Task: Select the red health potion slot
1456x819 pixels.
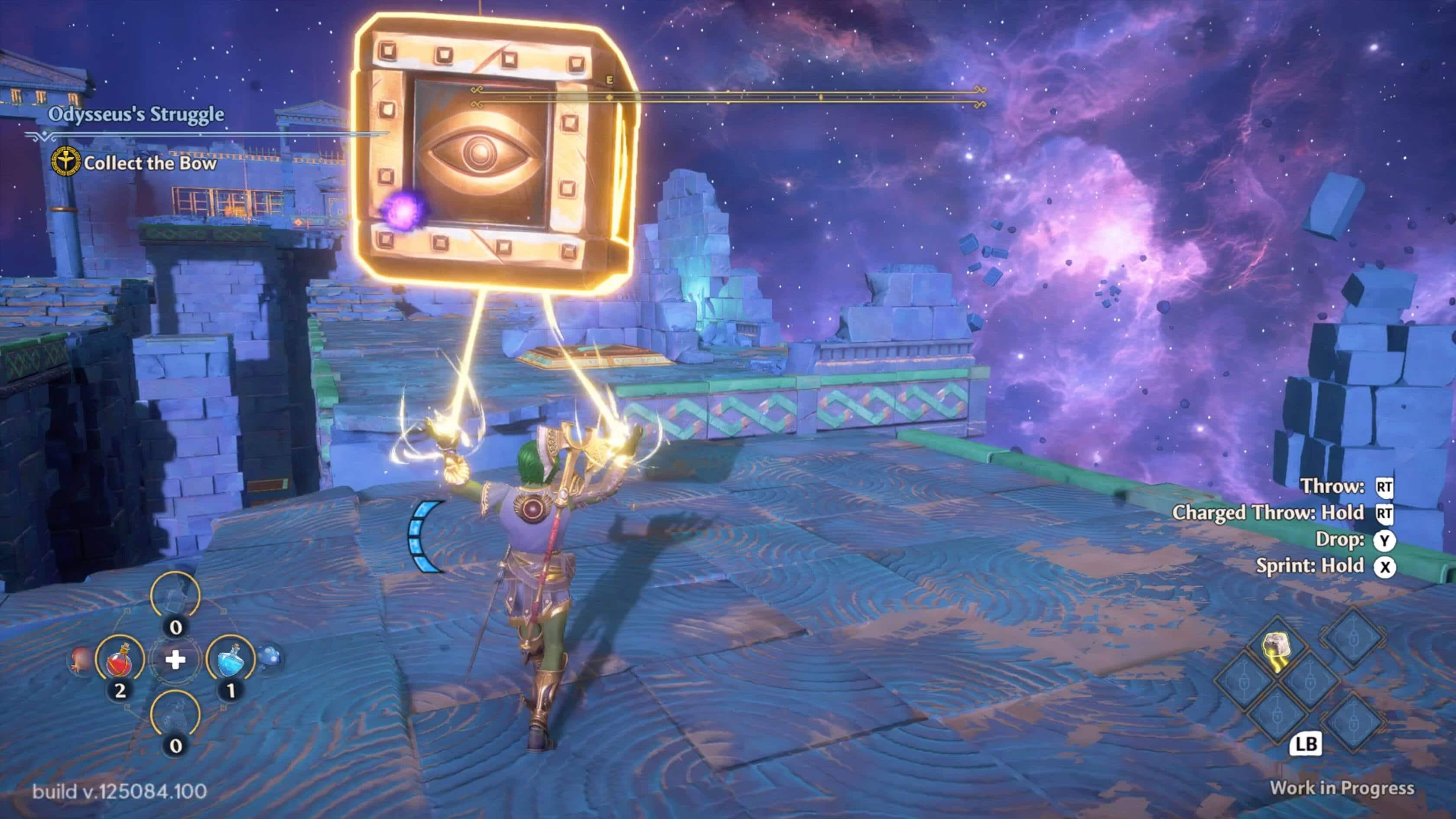Action: [119, 660]
